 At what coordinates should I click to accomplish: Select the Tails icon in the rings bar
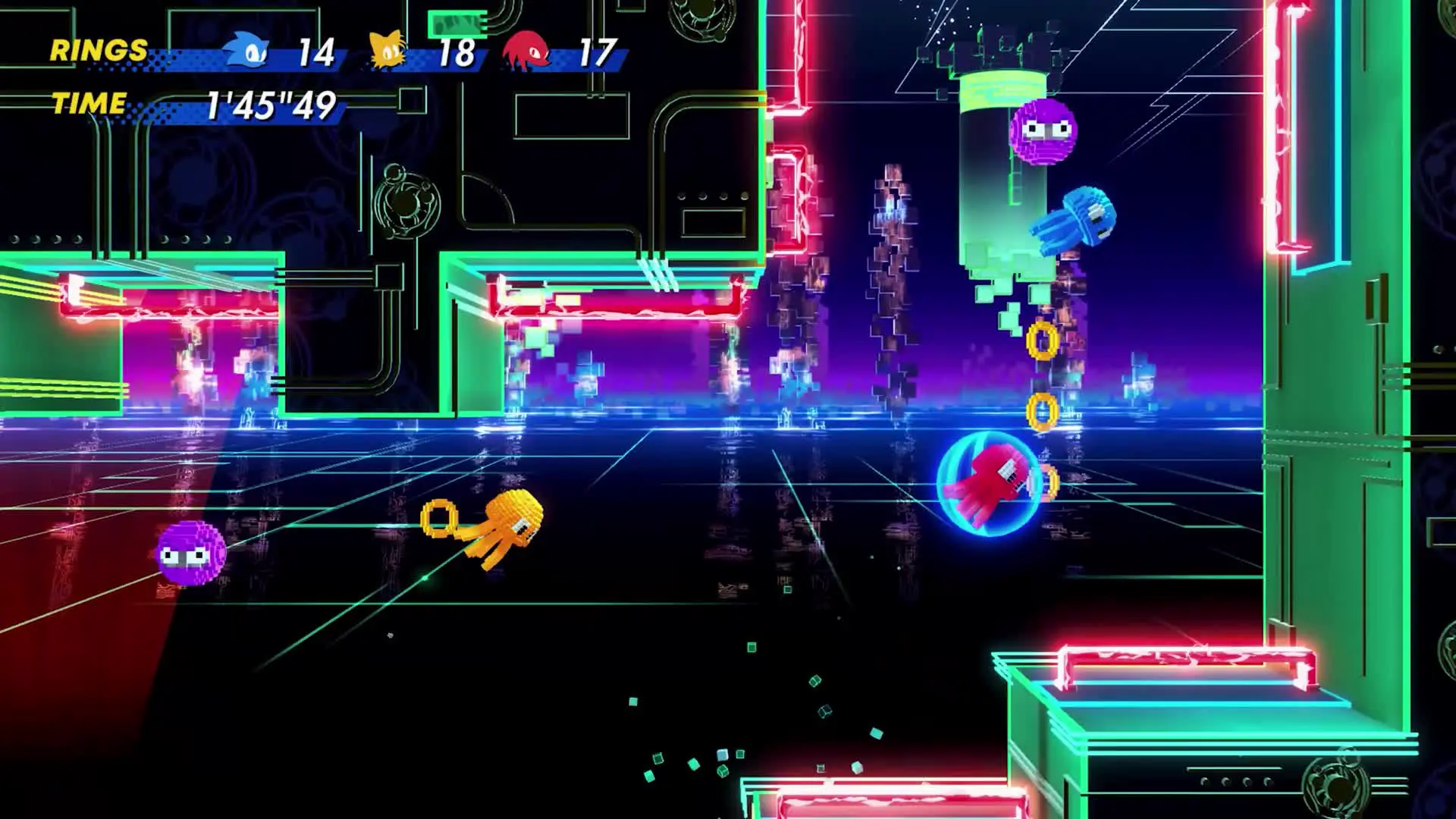pyautogui.click(x=389, y=50)
